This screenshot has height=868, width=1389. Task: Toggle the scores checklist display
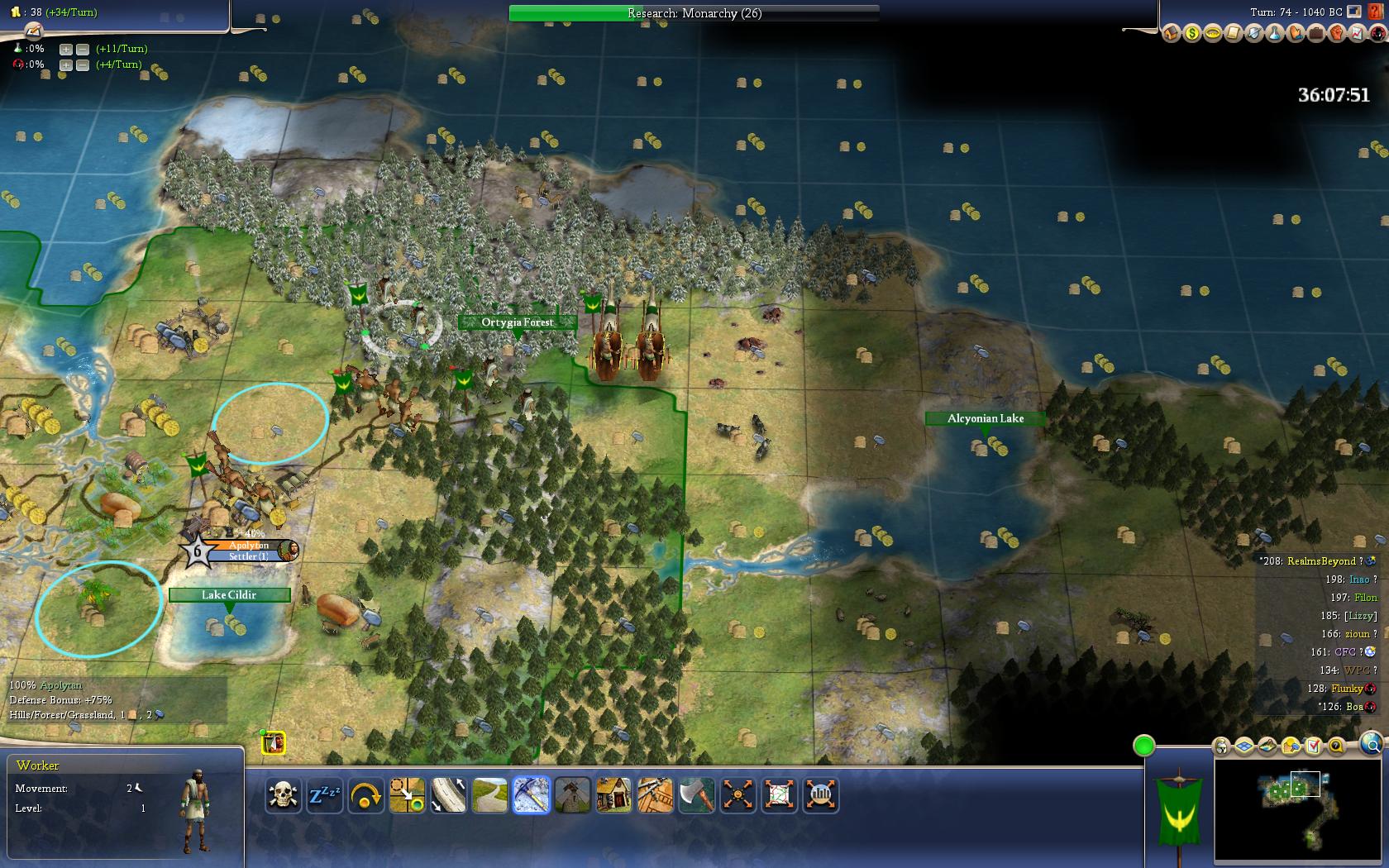tap(1314, 746)
